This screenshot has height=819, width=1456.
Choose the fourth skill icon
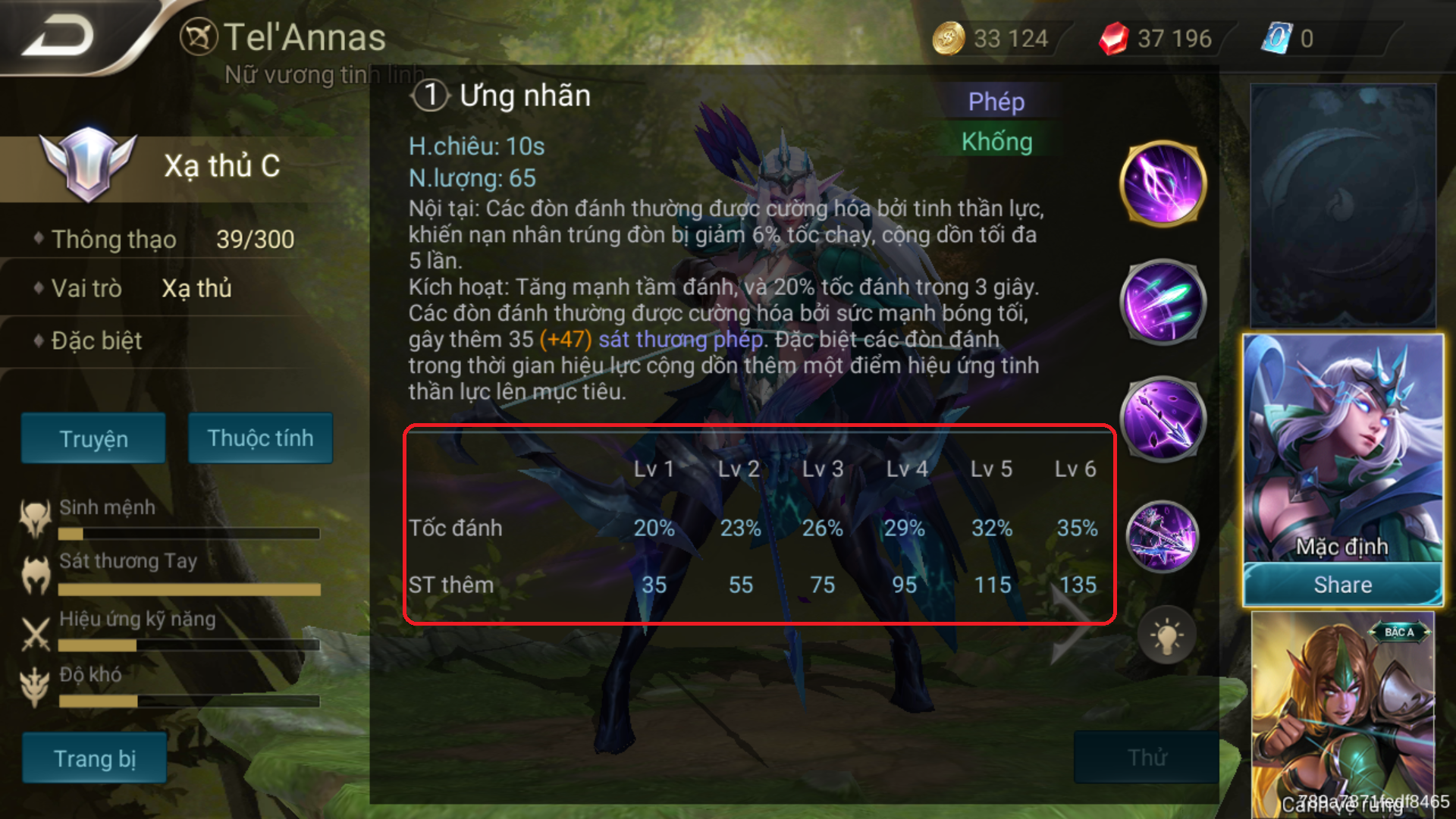coord(1163,537)
